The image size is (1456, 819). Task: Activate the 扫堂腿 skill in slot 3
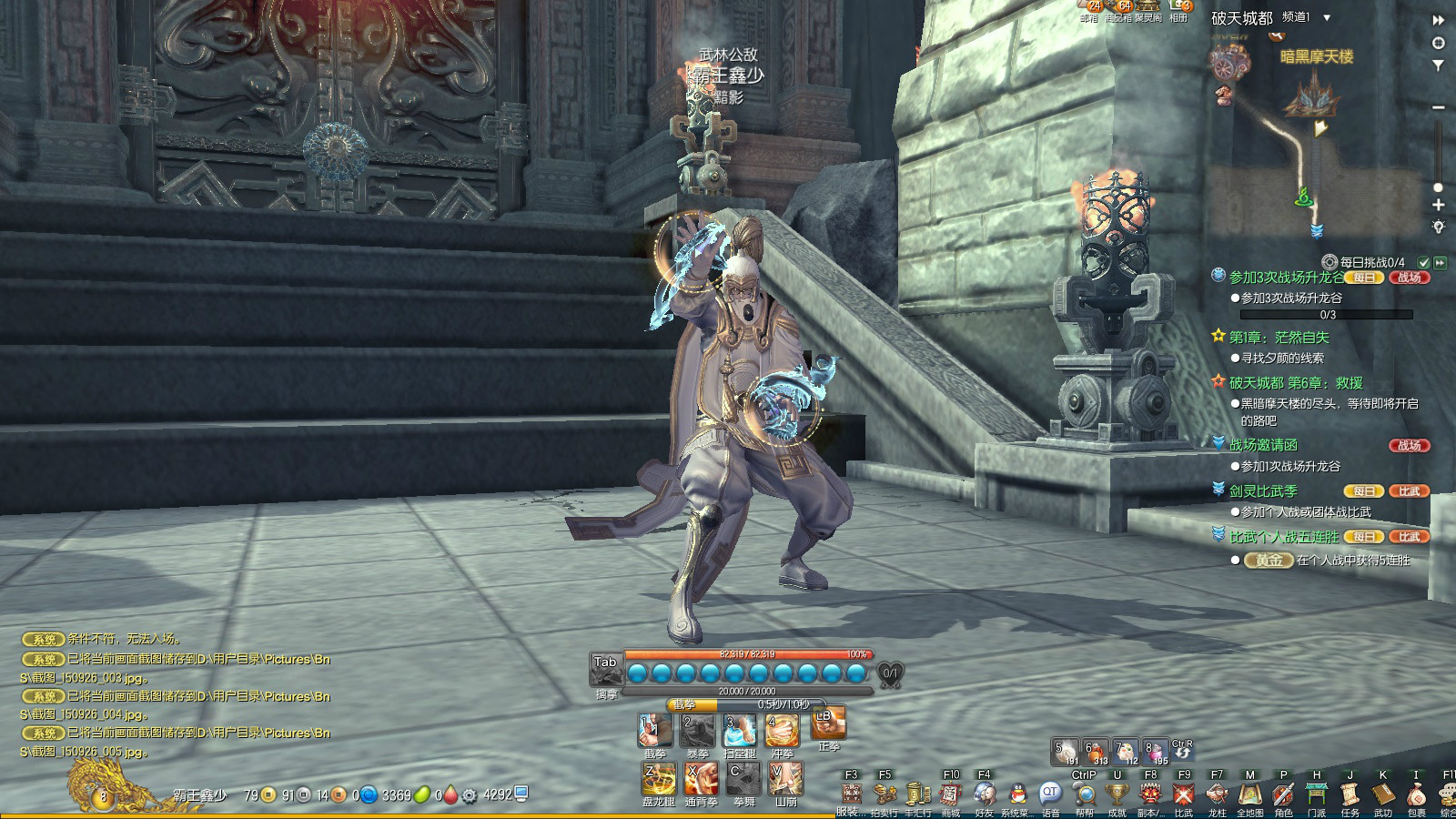pos(740,731)
